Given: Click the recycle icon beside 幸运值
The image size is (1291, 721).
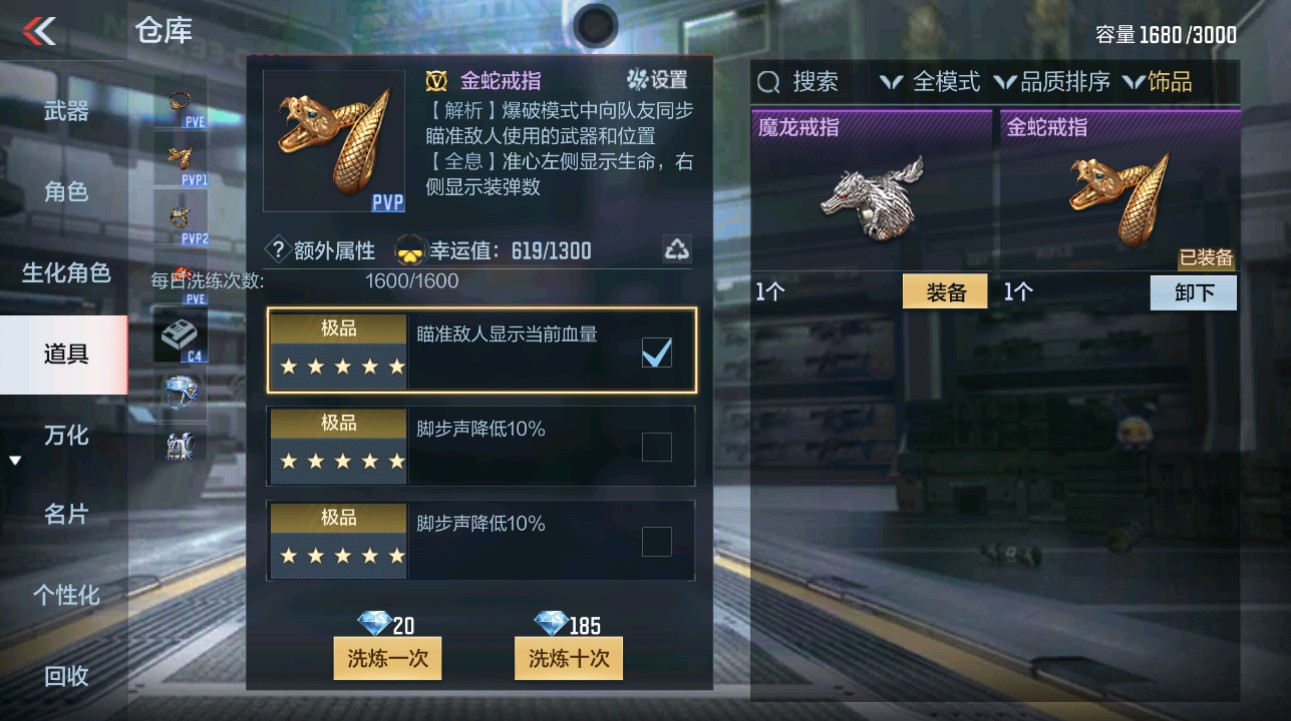Looking at the screenshot, I should [676, 250].
